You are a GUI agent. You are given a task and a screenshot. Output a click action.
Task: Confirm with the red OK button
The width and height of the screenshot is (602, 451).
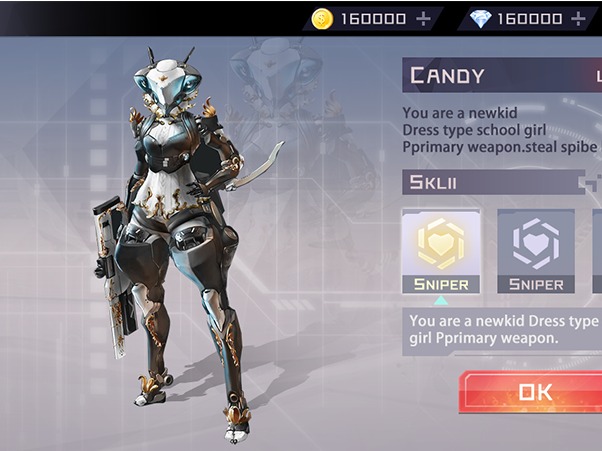[x=534, y=393]
